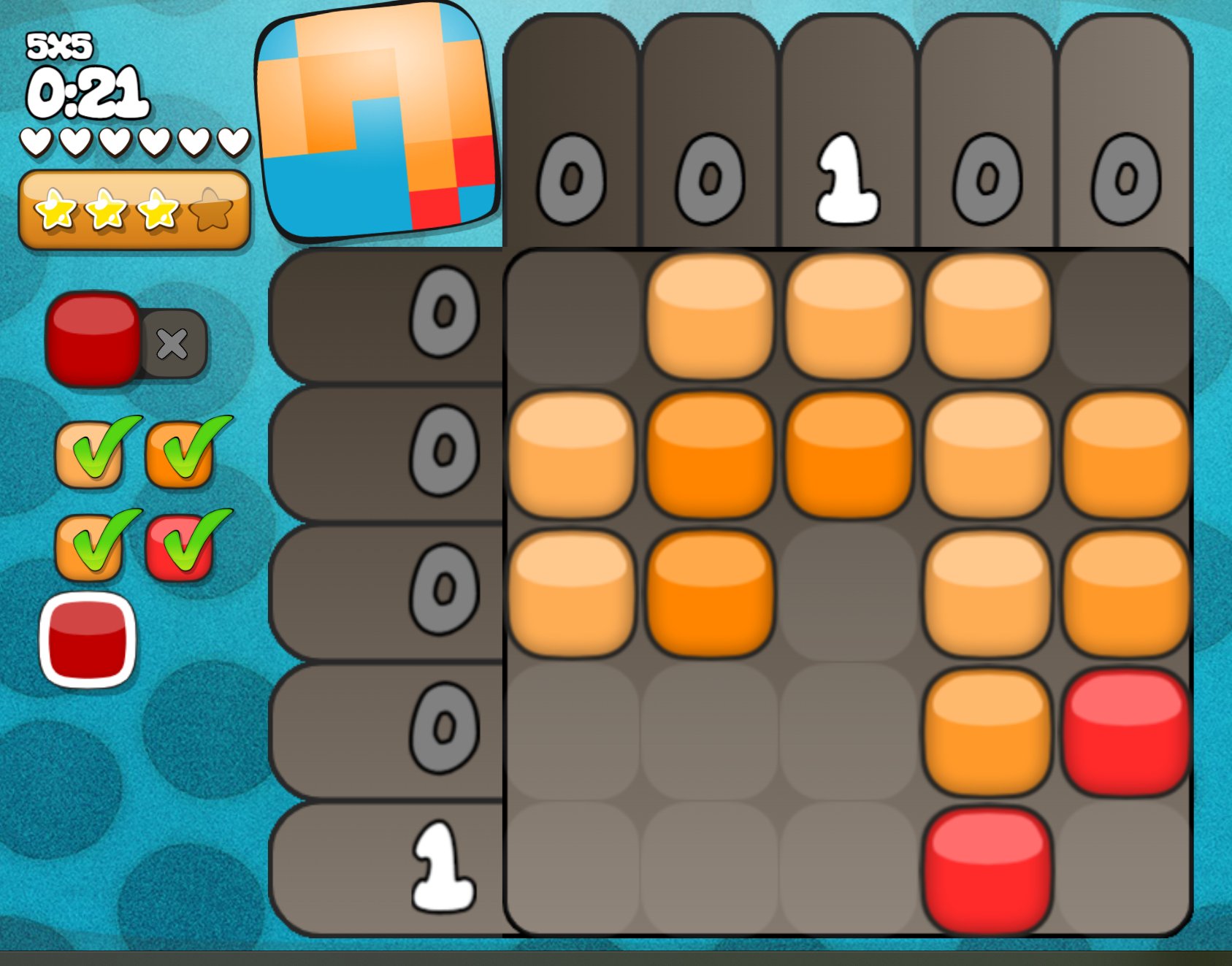This screenshot has width=1232, height=966.
Task: Click the red tile in the bottom row
Action: [987, 869]
